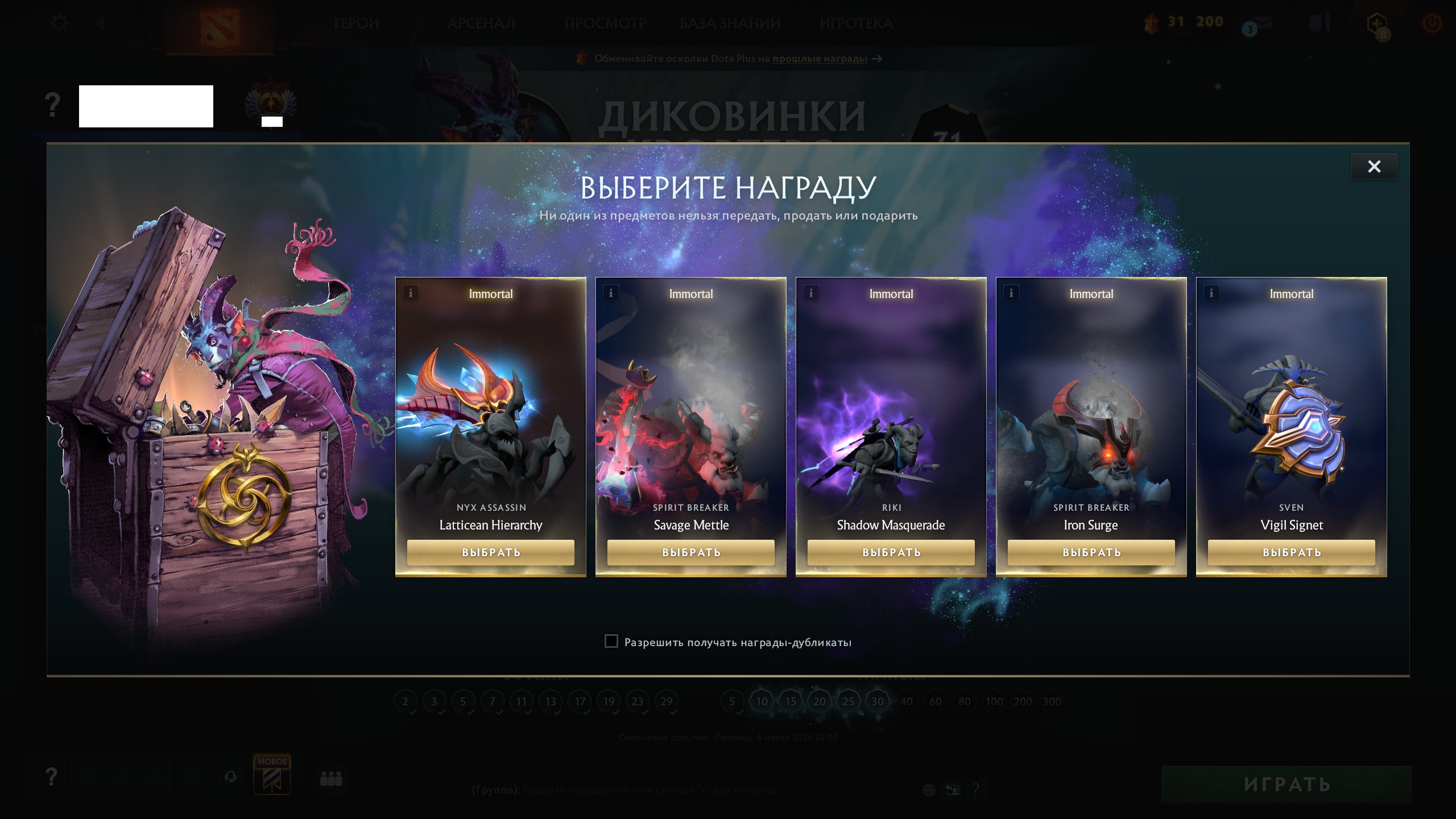Show info for Vigil Signet card

point(1210,293)
